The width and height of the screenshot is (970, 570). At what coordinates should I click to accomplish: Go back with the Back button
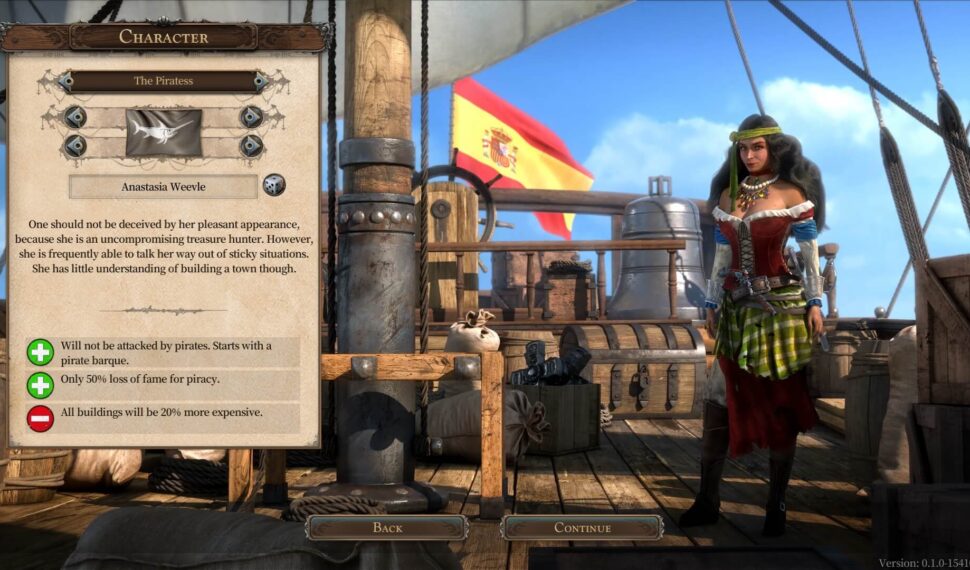(x=387, y=528)
